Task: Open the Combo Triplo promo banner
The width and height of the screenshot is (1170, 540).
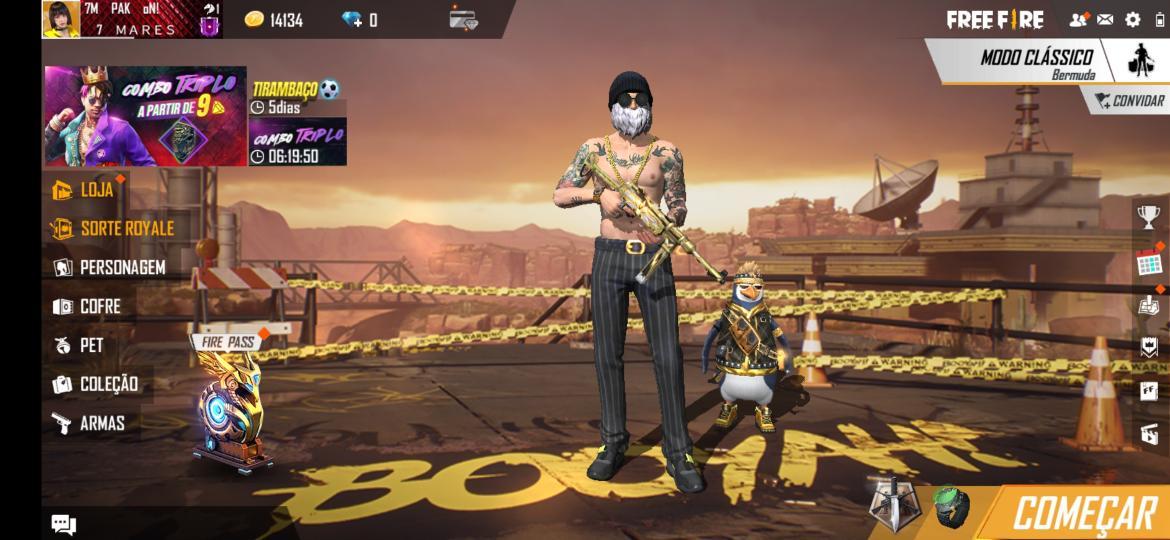Action: (x=145, y=116)
